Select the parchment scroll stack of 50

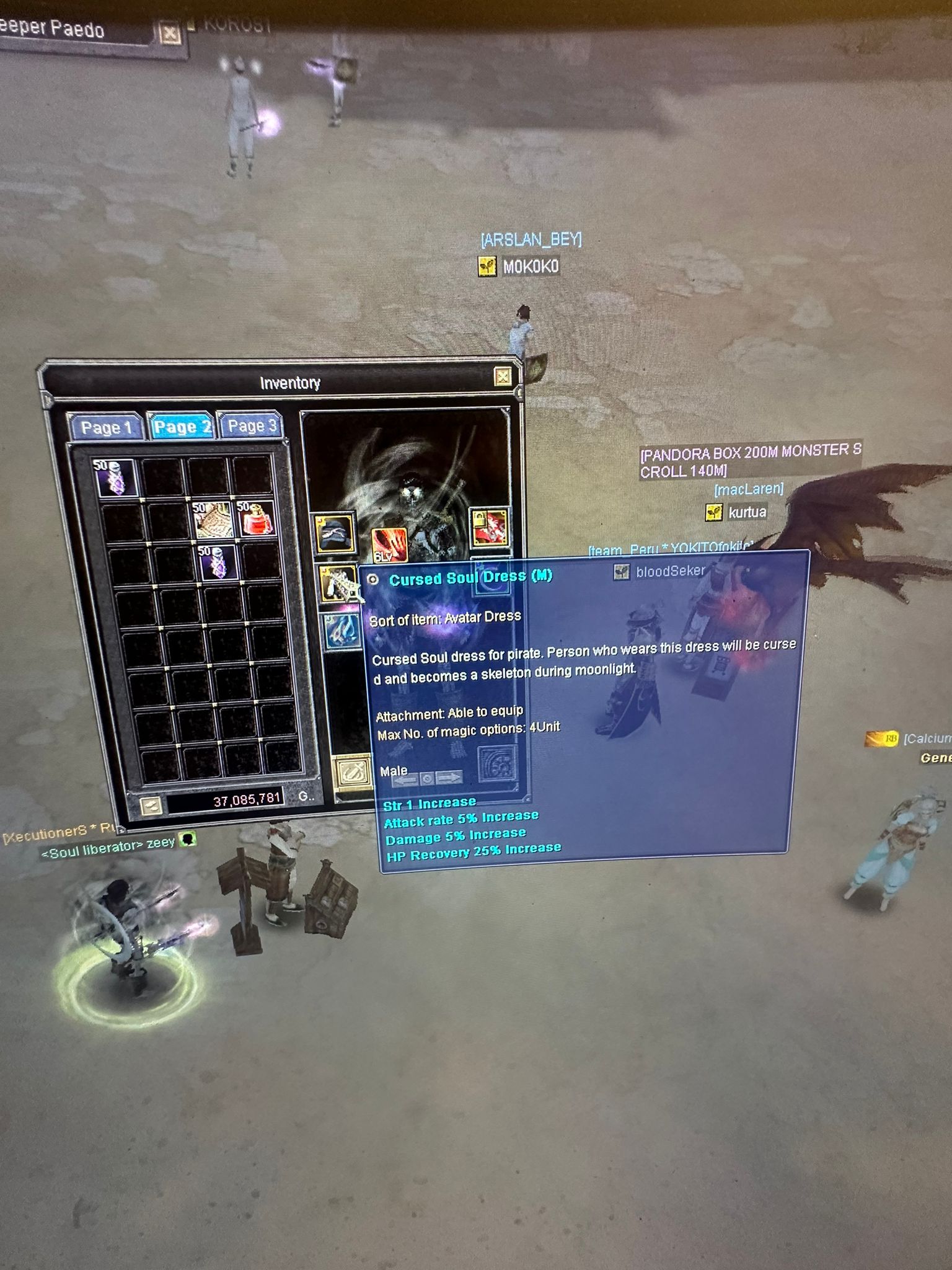pos(212,518)
